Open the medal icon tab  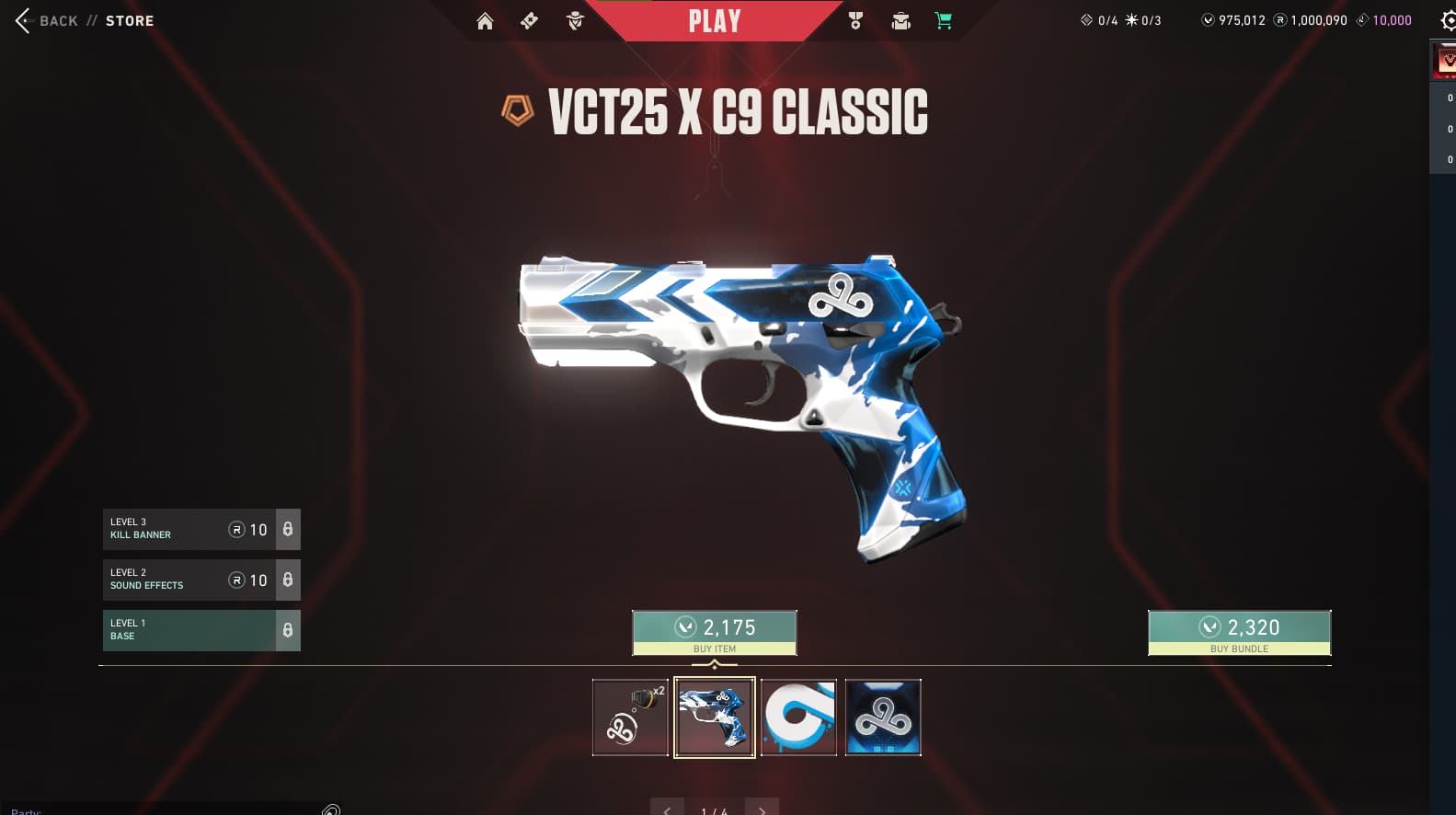(x=855, y=21)
